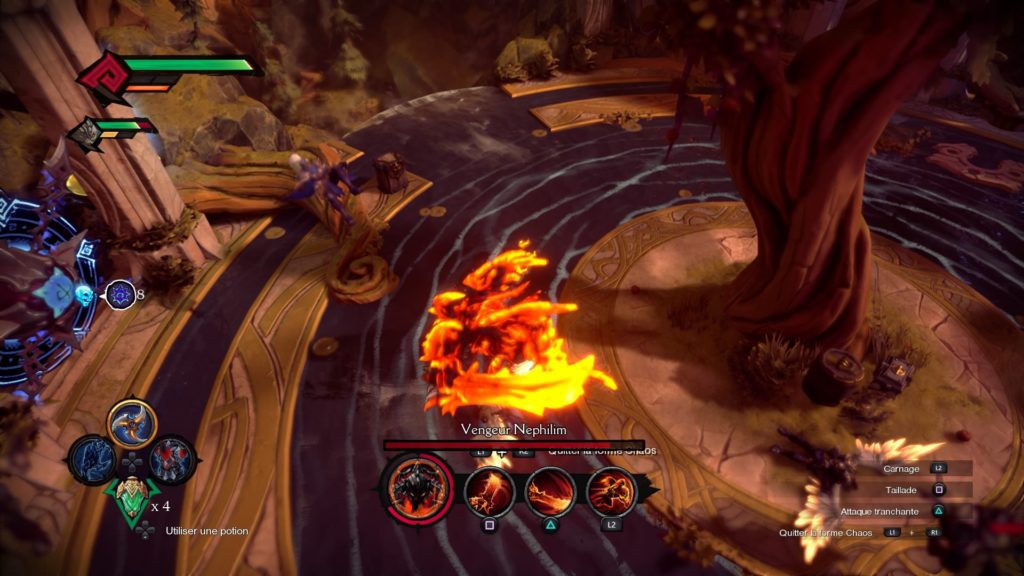Choose the Taillade entry in the move list
This screenshot has height=576, width=1024.
(x=902, y=490)
